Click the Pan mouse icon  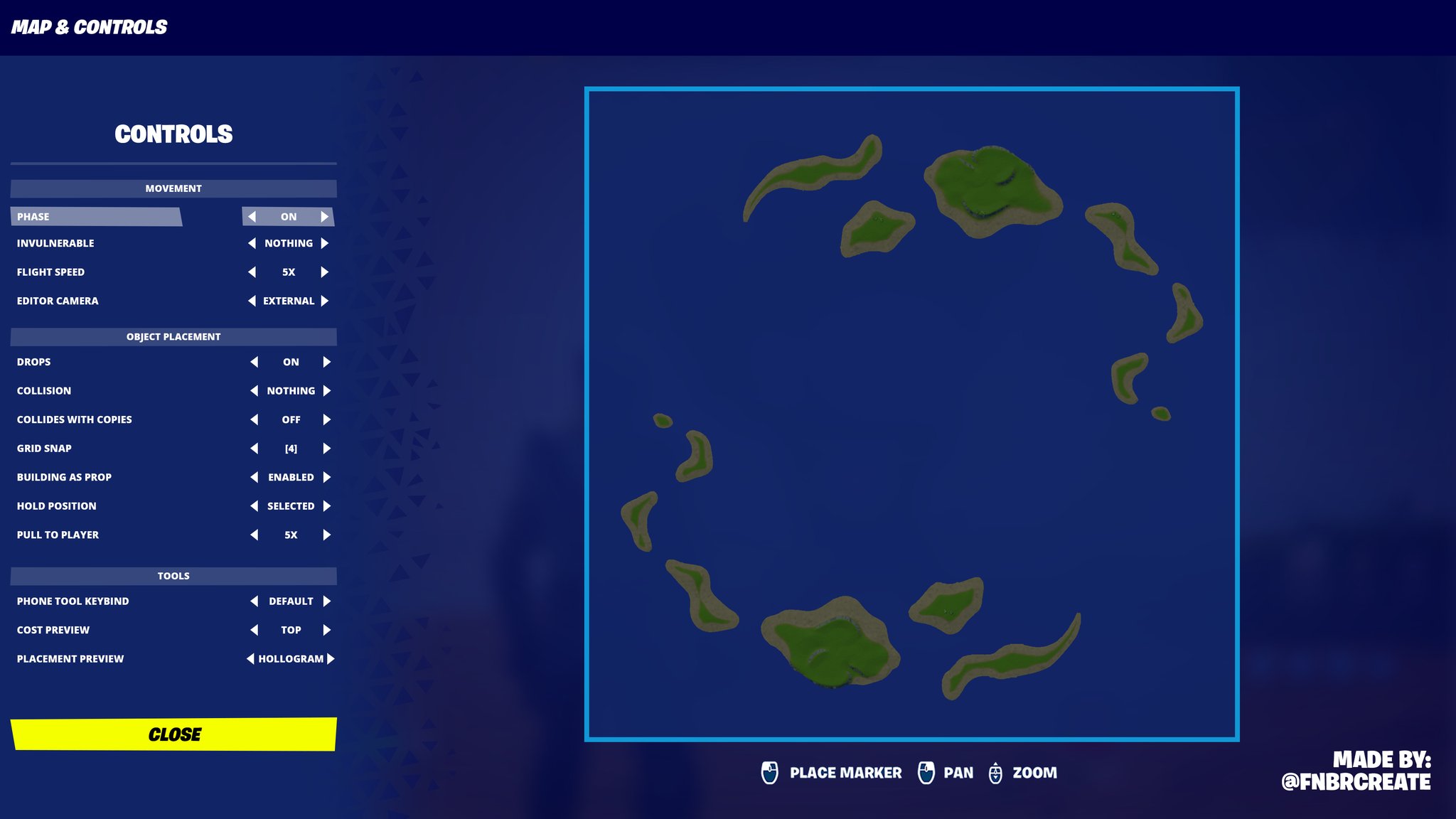(928, 773)
